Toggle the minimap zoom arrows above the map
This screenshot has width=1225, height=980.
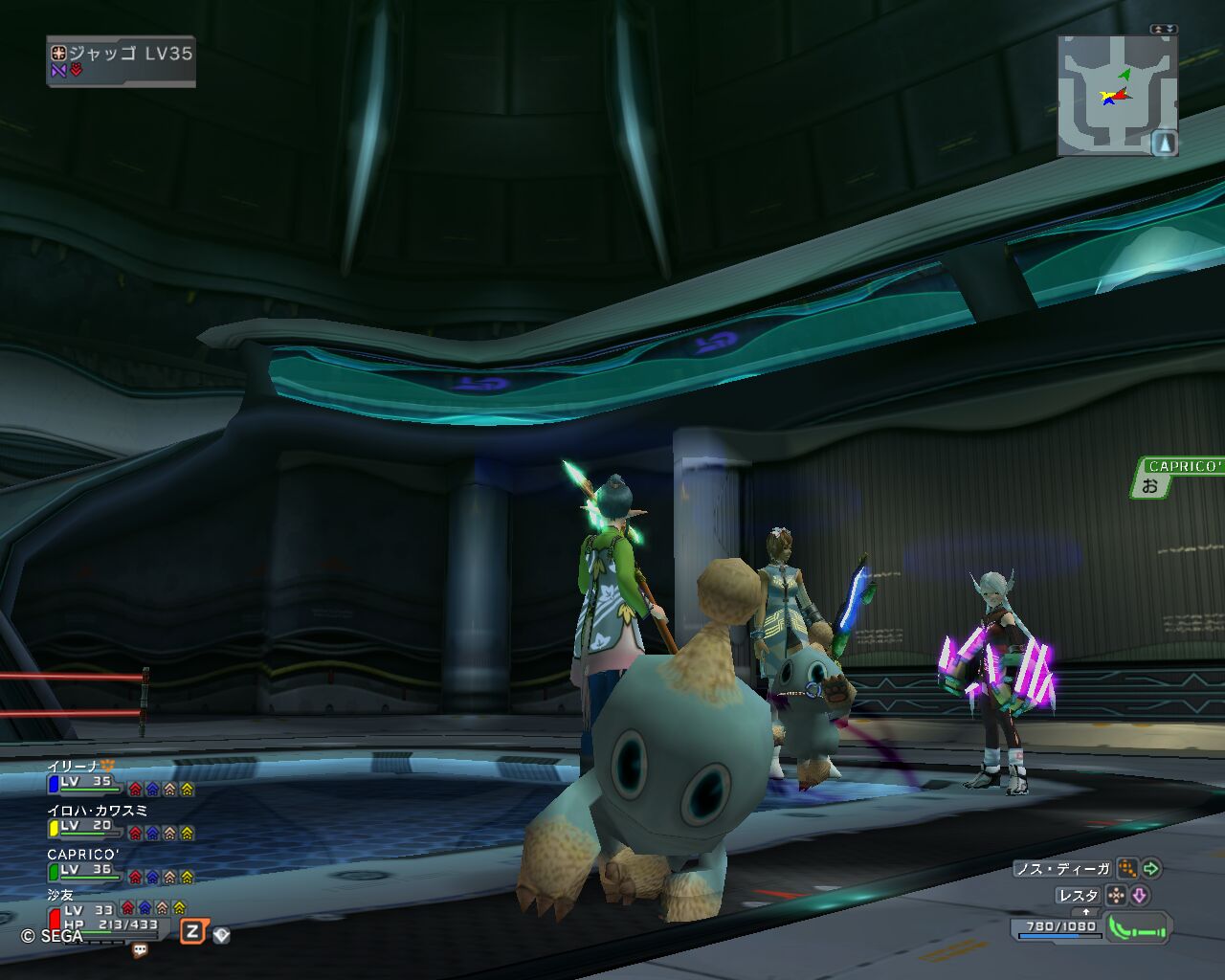click(1164, 29)
